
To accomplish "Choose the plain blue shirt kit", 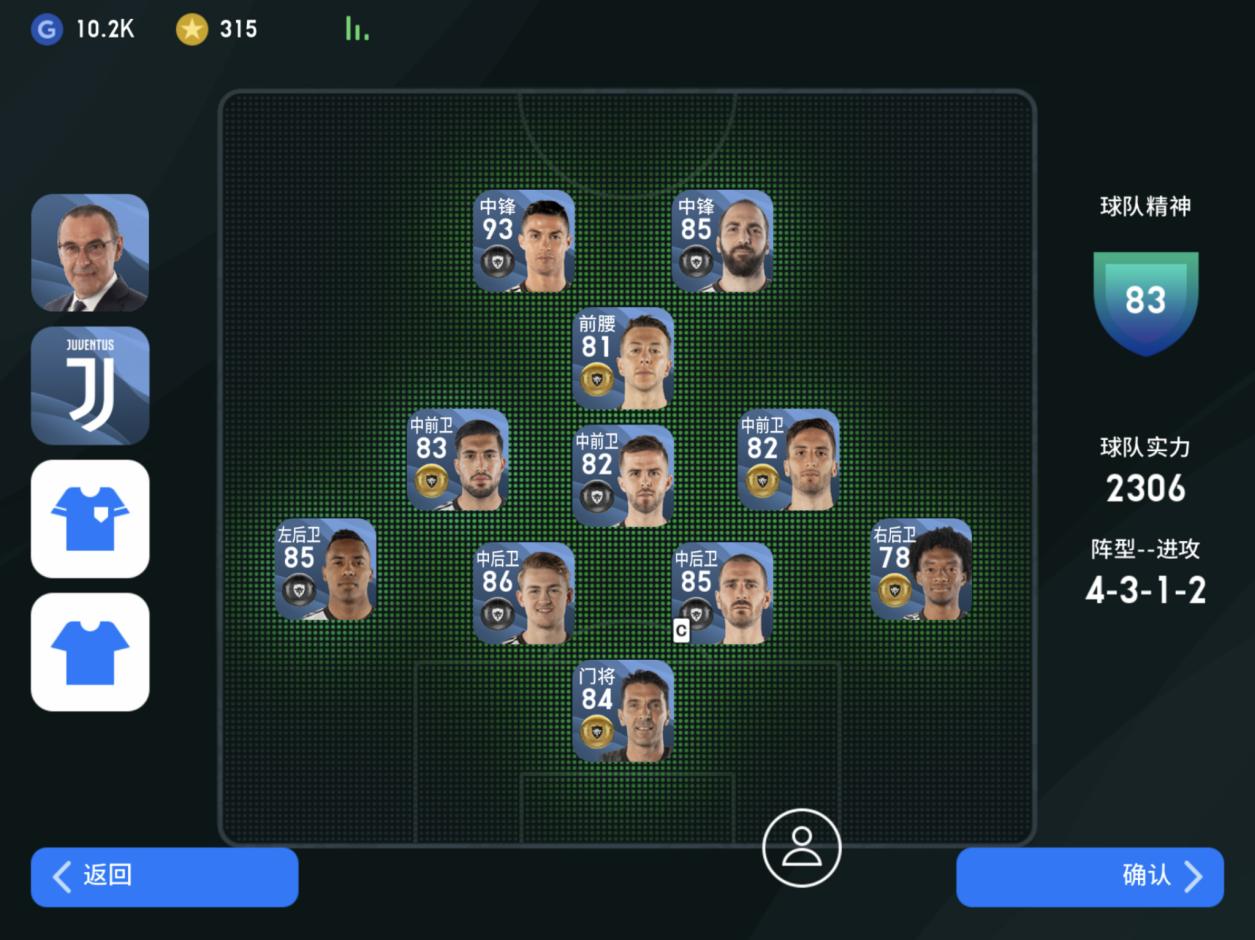I will tap(90, 651).
